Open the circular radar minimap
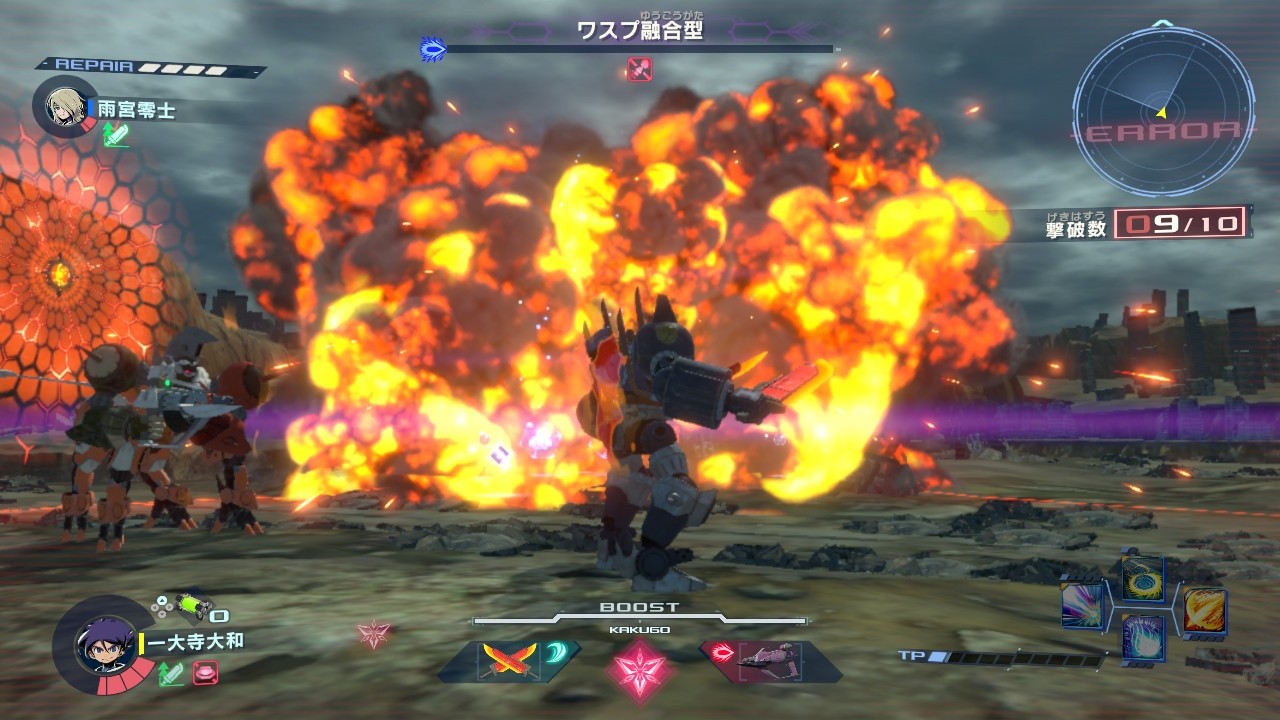 1163,110
